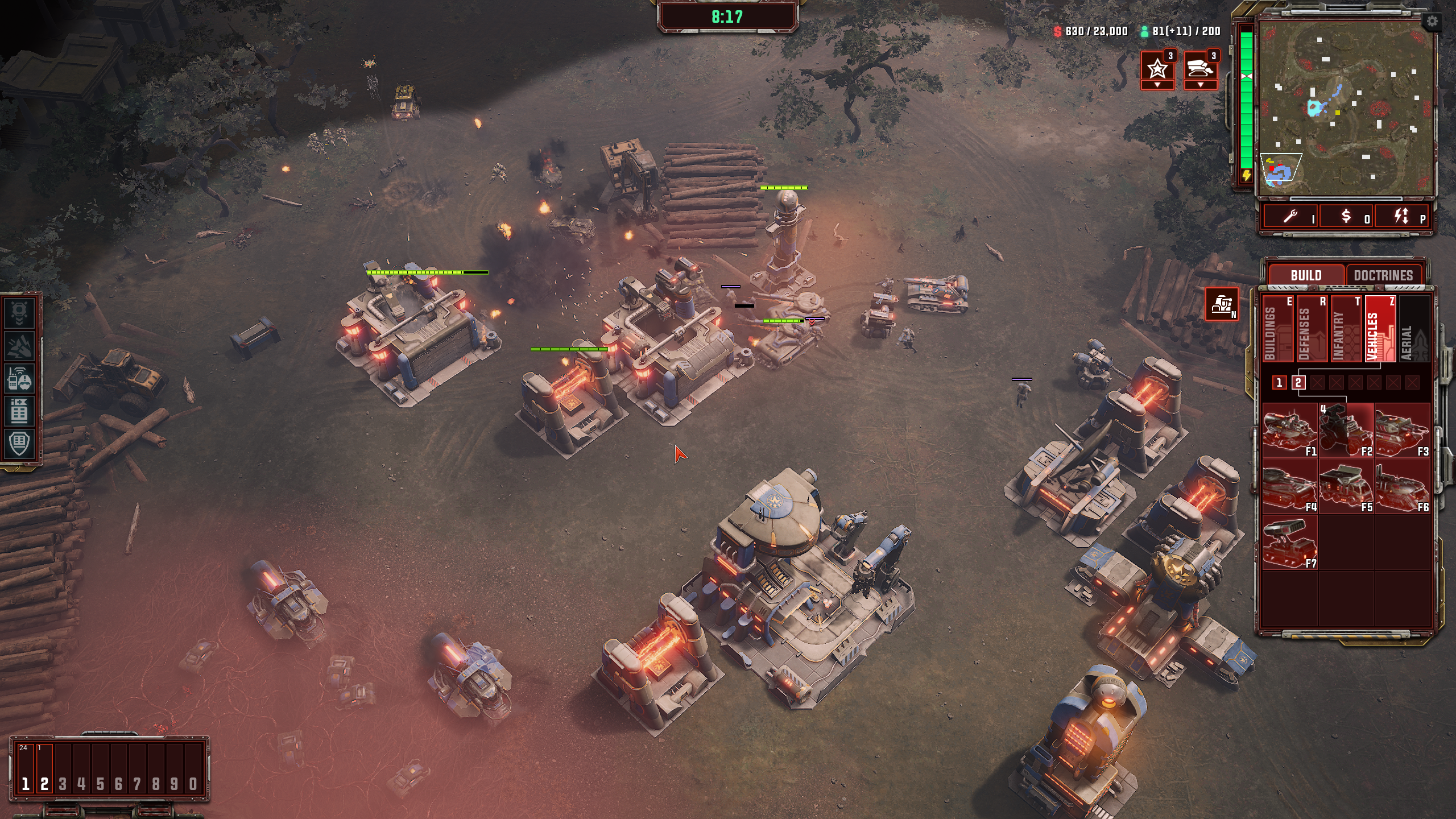Image resolution: width=1456 pixels, height=819 pixels.
Task: Switch to the Doctrines tab
Action: 1383,275
